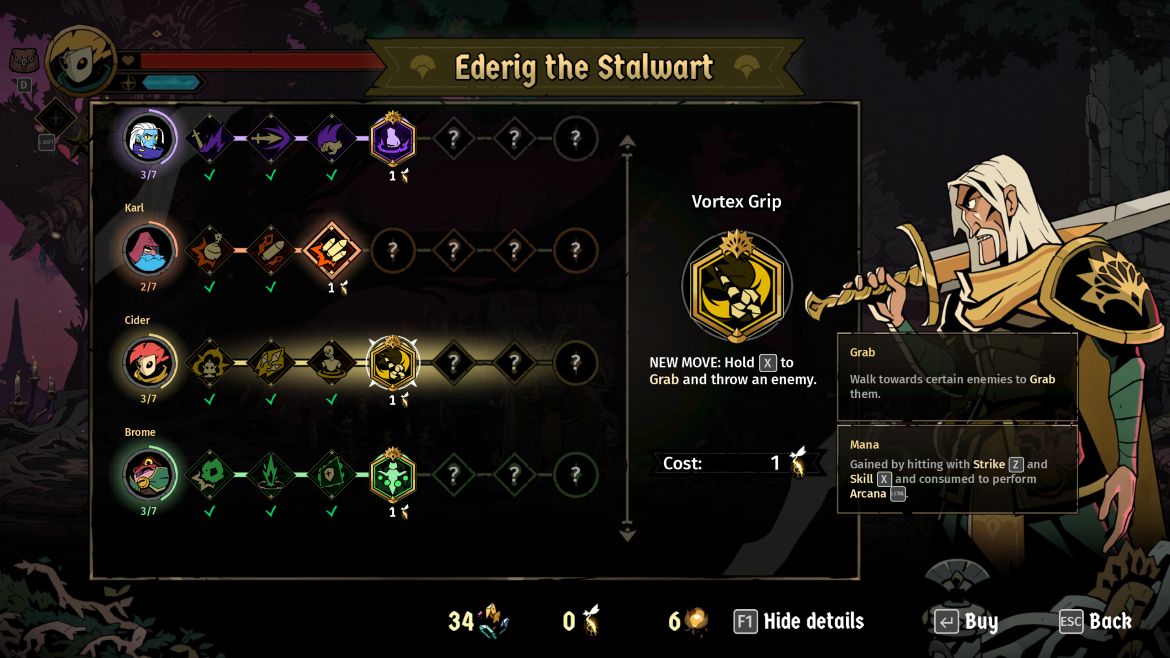1170x658 pixels.
Task: Choose the purple highlighted skill in top row
Action: point(393,139)
